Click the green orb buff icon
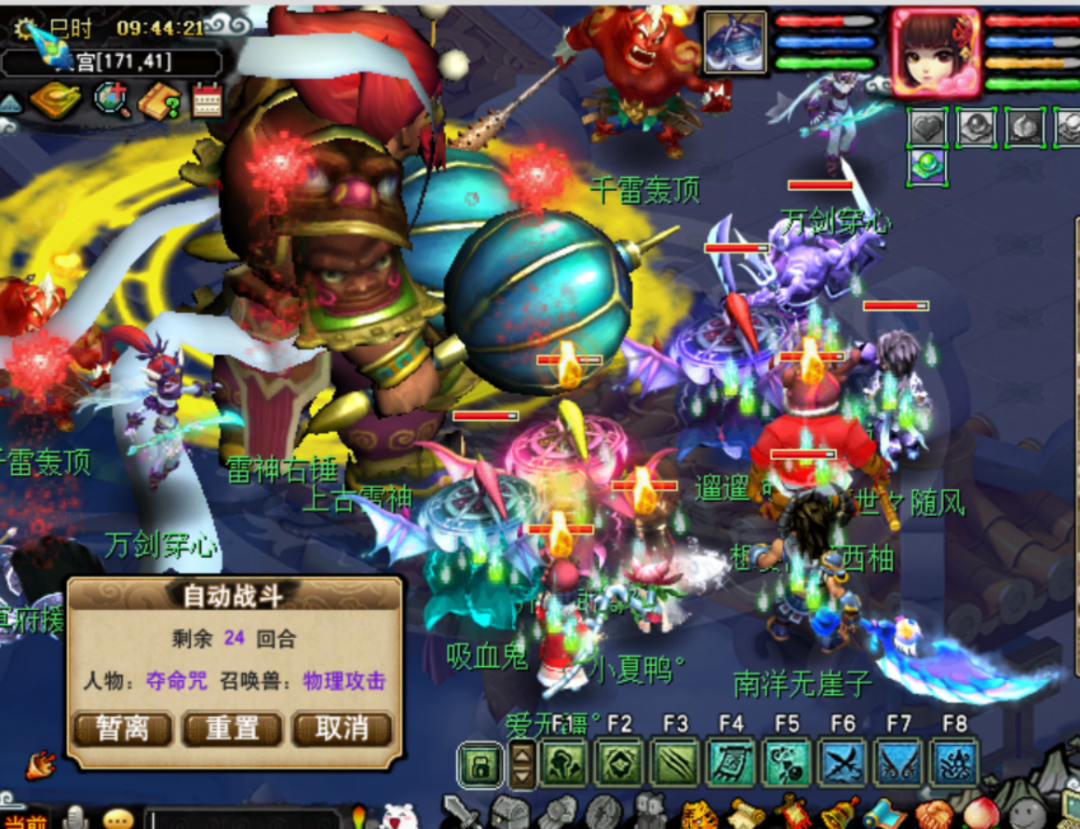Image resolution: width=1080 pixels, height=829 pixels. coord(926,166)
